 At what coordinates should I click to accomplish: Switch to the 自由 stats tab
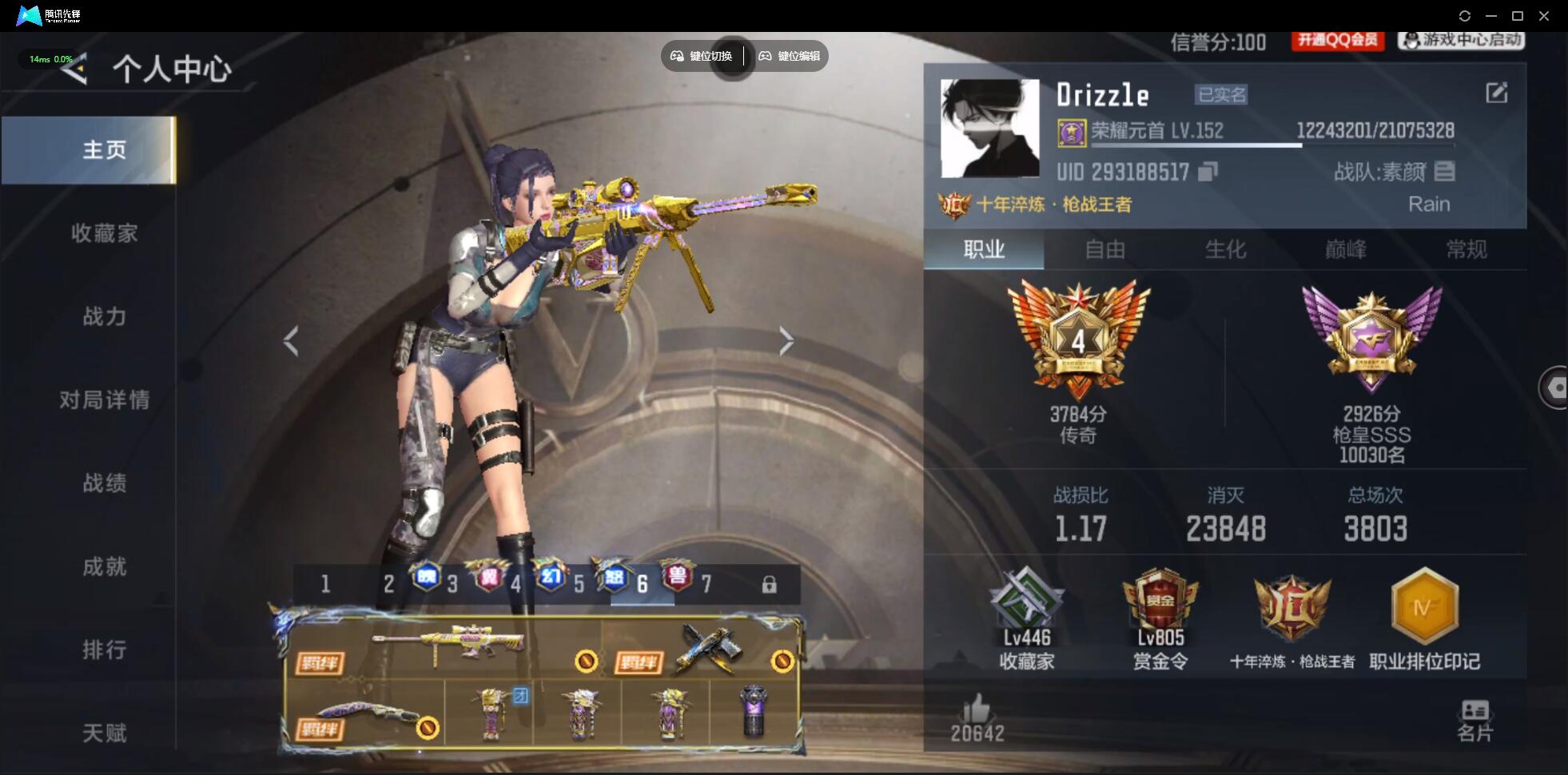[1104, 250]
